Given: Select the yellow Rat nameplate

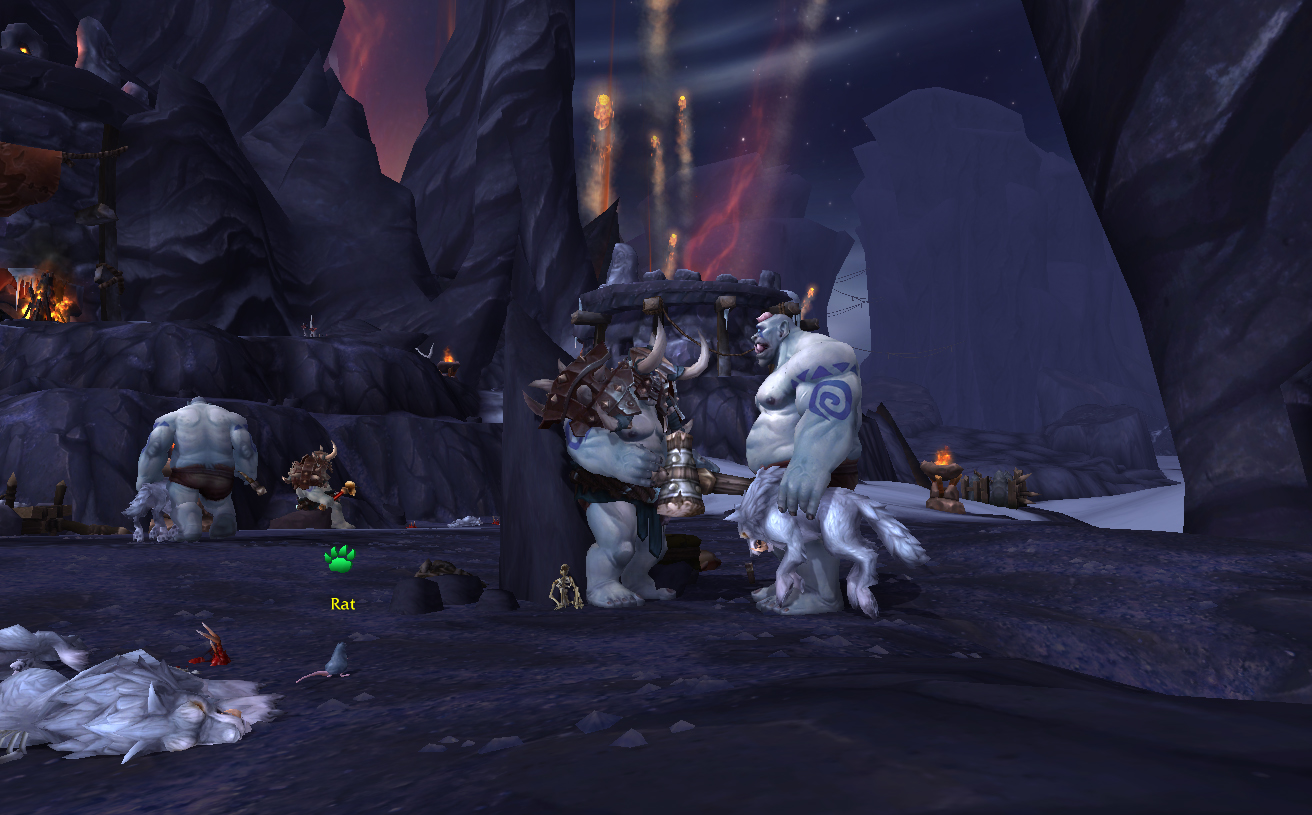Looking at the screenshot, I should [x=343, y=604].
